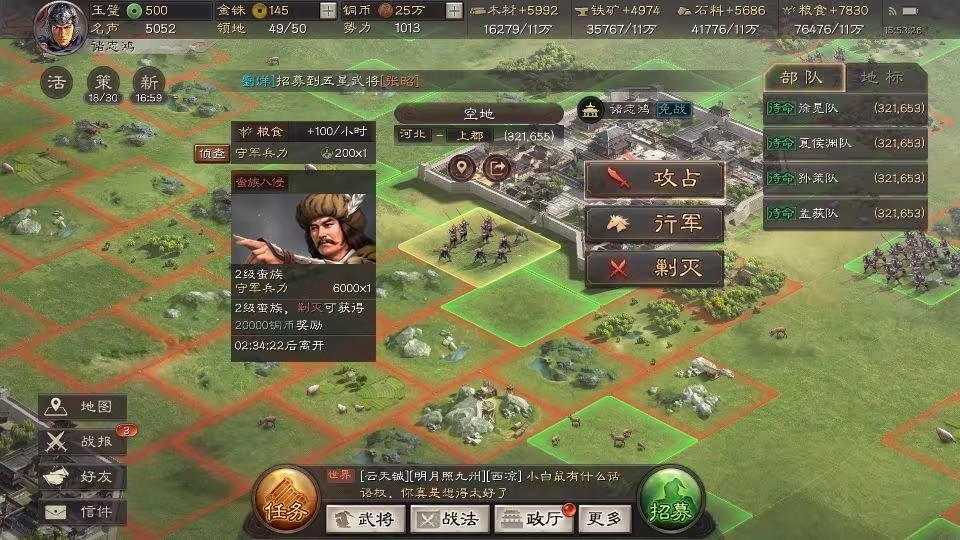Screen dimensions: 960x540
Task: Open the 武将 generals menu
Action: [x=366, y=518]
